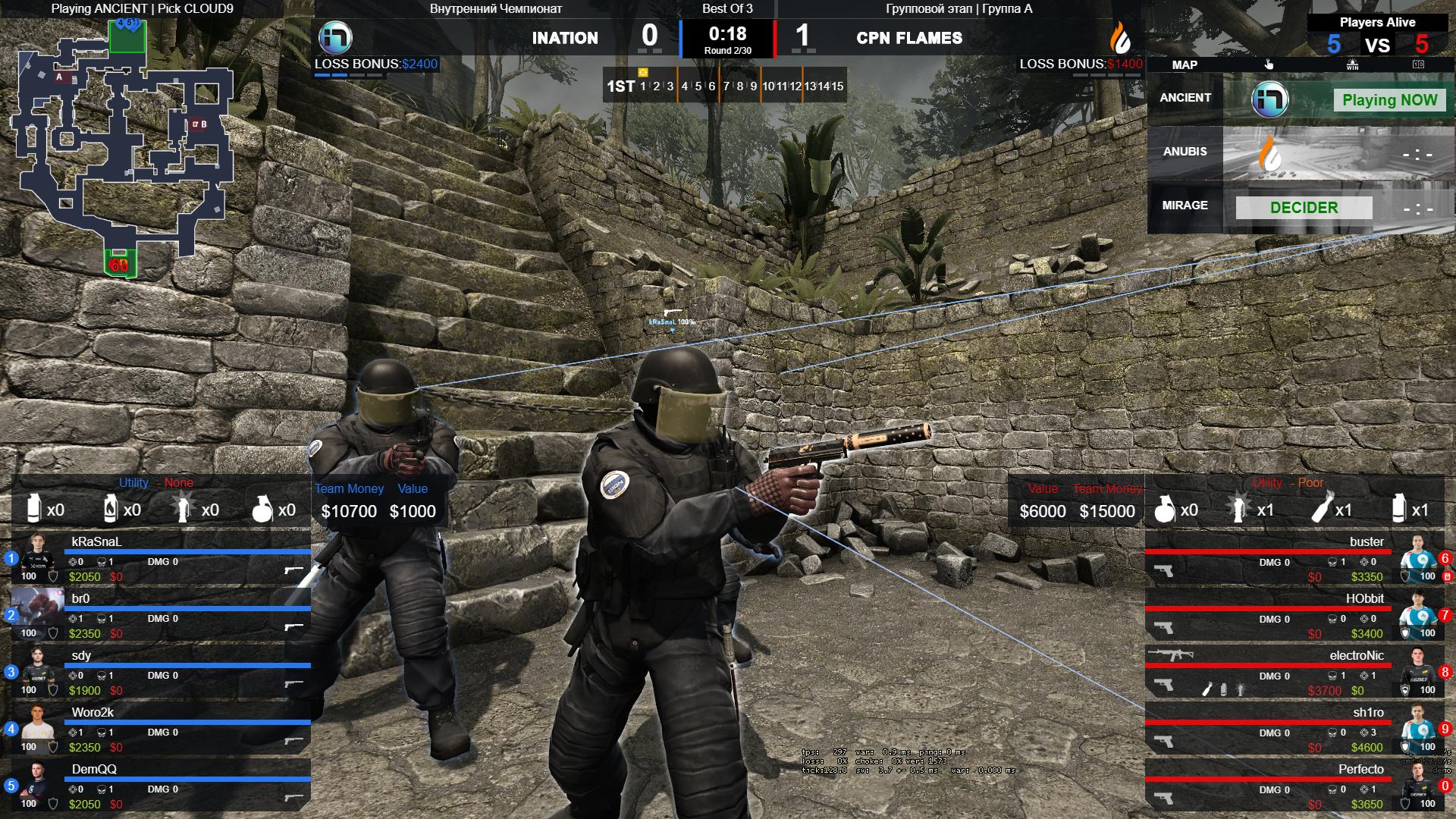Select Woro2k's player row
This screenshot has height=819, width=1456.
tap(161, 730)
